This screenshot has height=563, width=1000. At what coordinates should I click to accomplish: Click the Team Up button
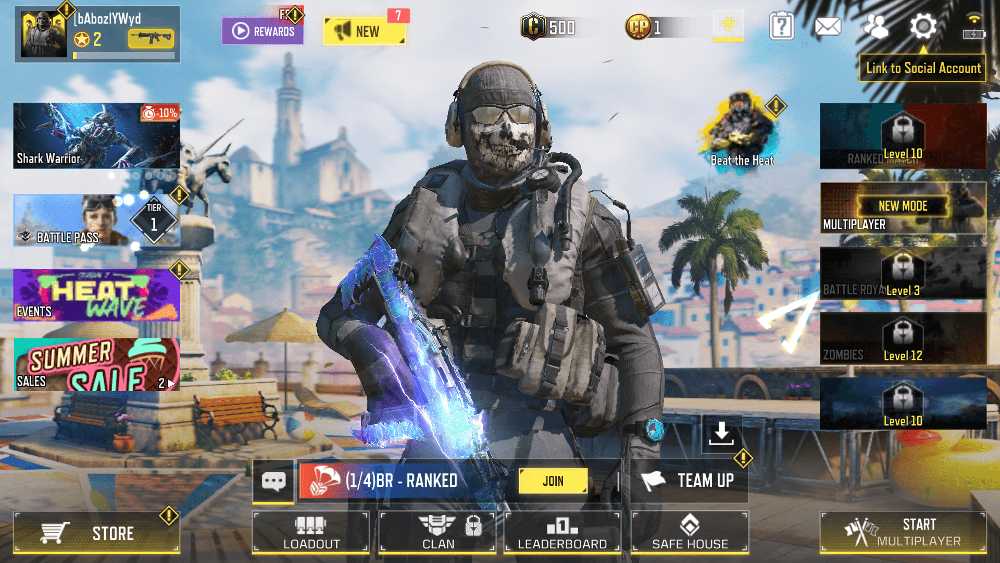click(690, 481)
